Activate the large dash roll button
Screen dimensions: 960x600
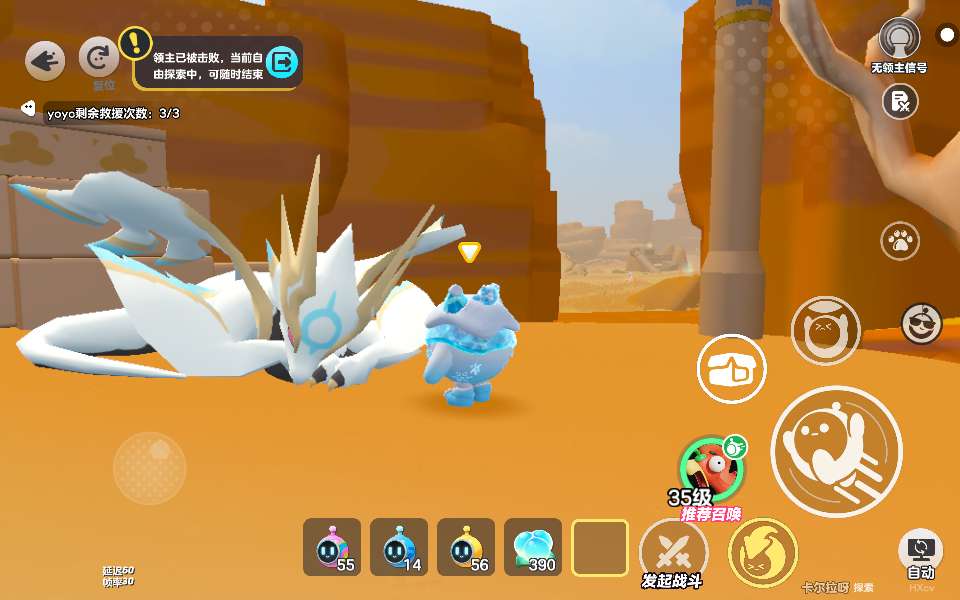[836, 451]
